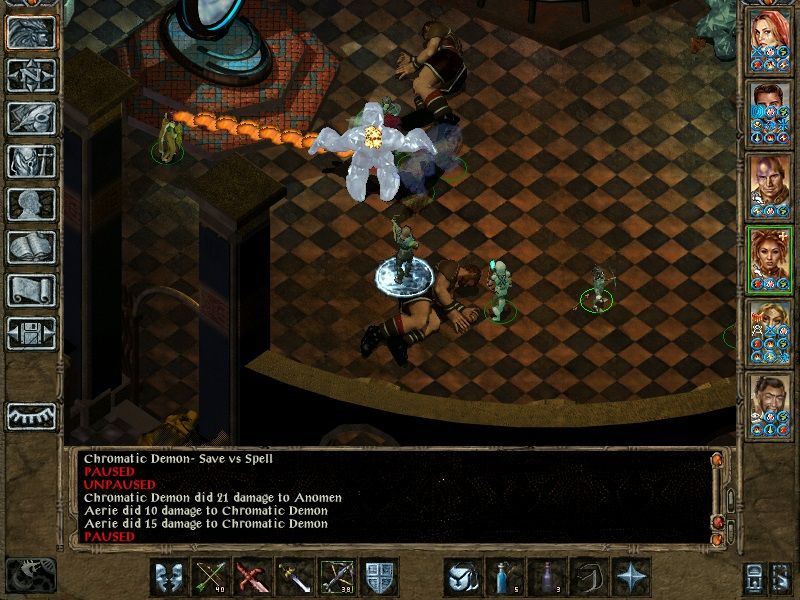Open special abilities with the star icon

pos(631,577)
